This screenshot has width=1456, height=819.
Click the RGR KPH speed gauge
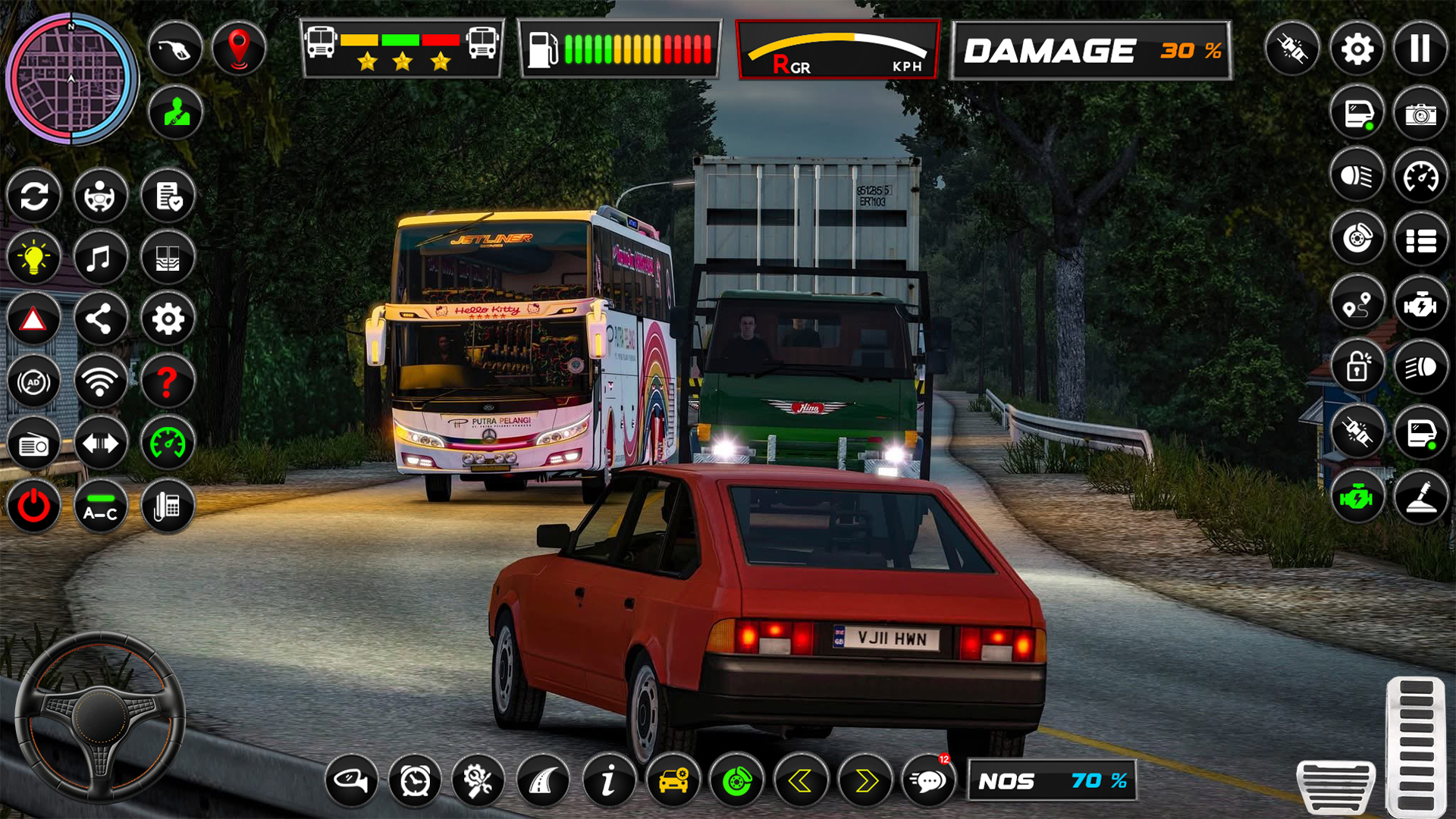pyautogui.click(x=837, y=49)
